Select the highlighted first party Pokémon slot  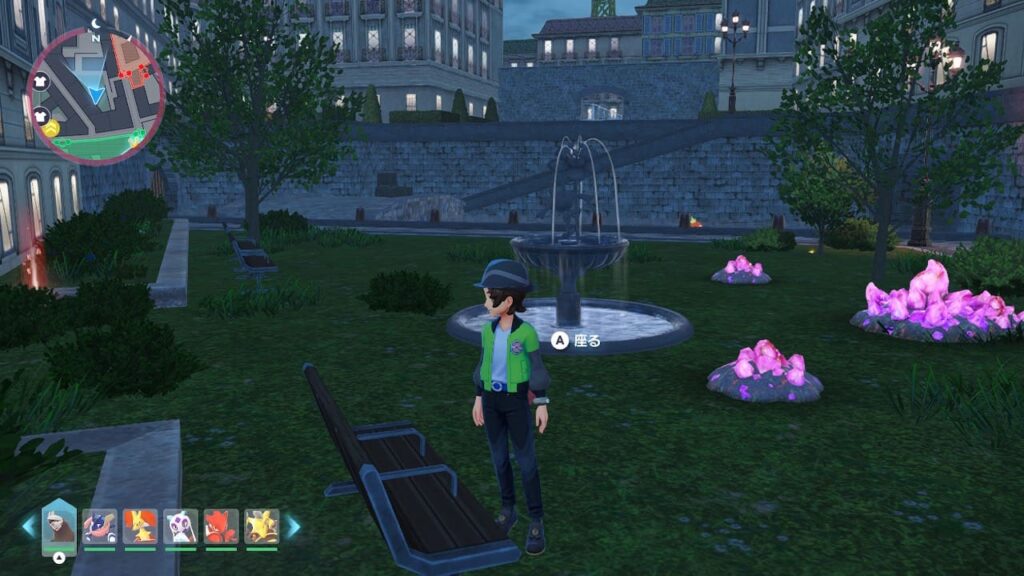[59, 527]
